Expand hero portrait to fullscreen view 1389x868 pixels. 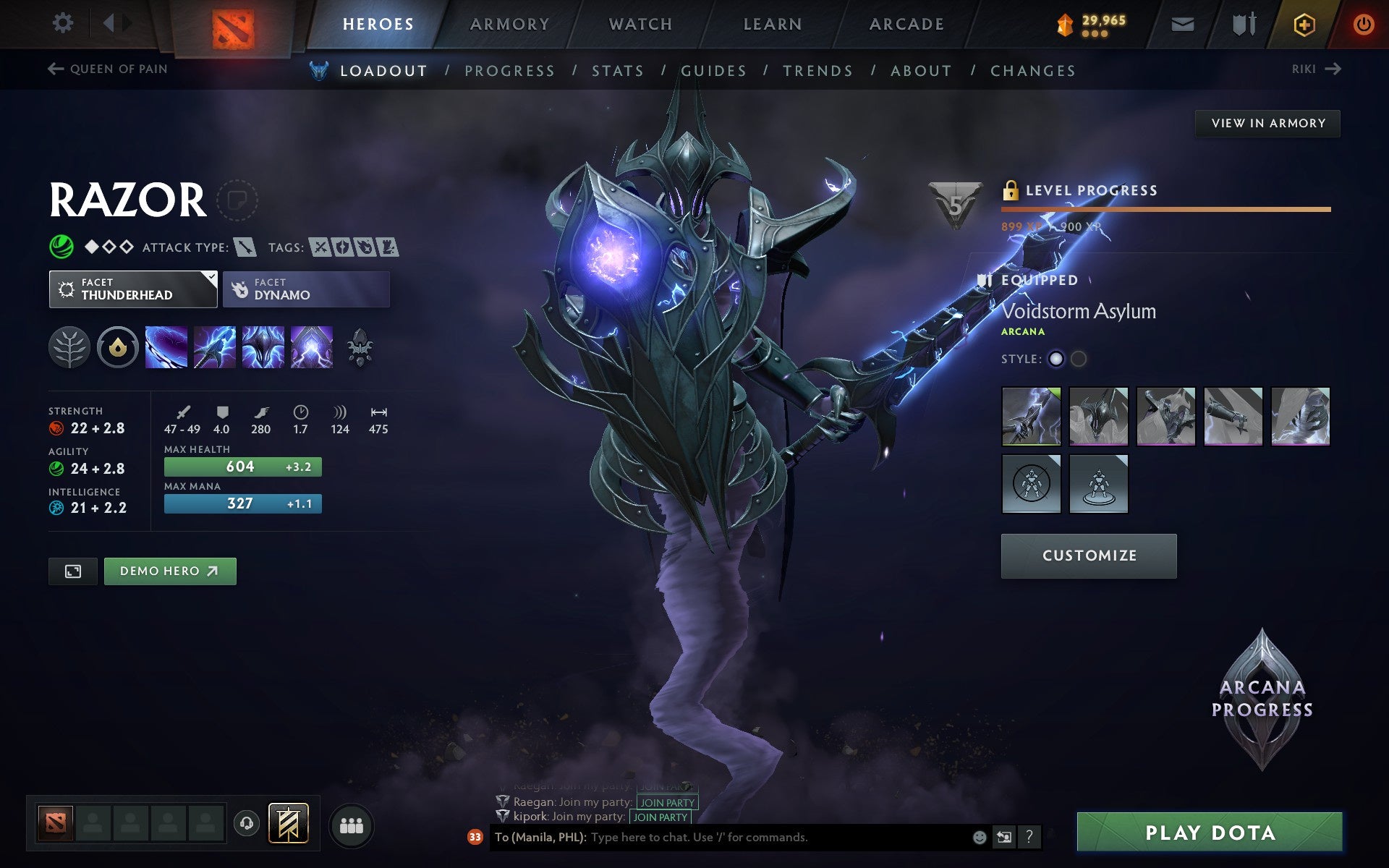tap(72, 571)
